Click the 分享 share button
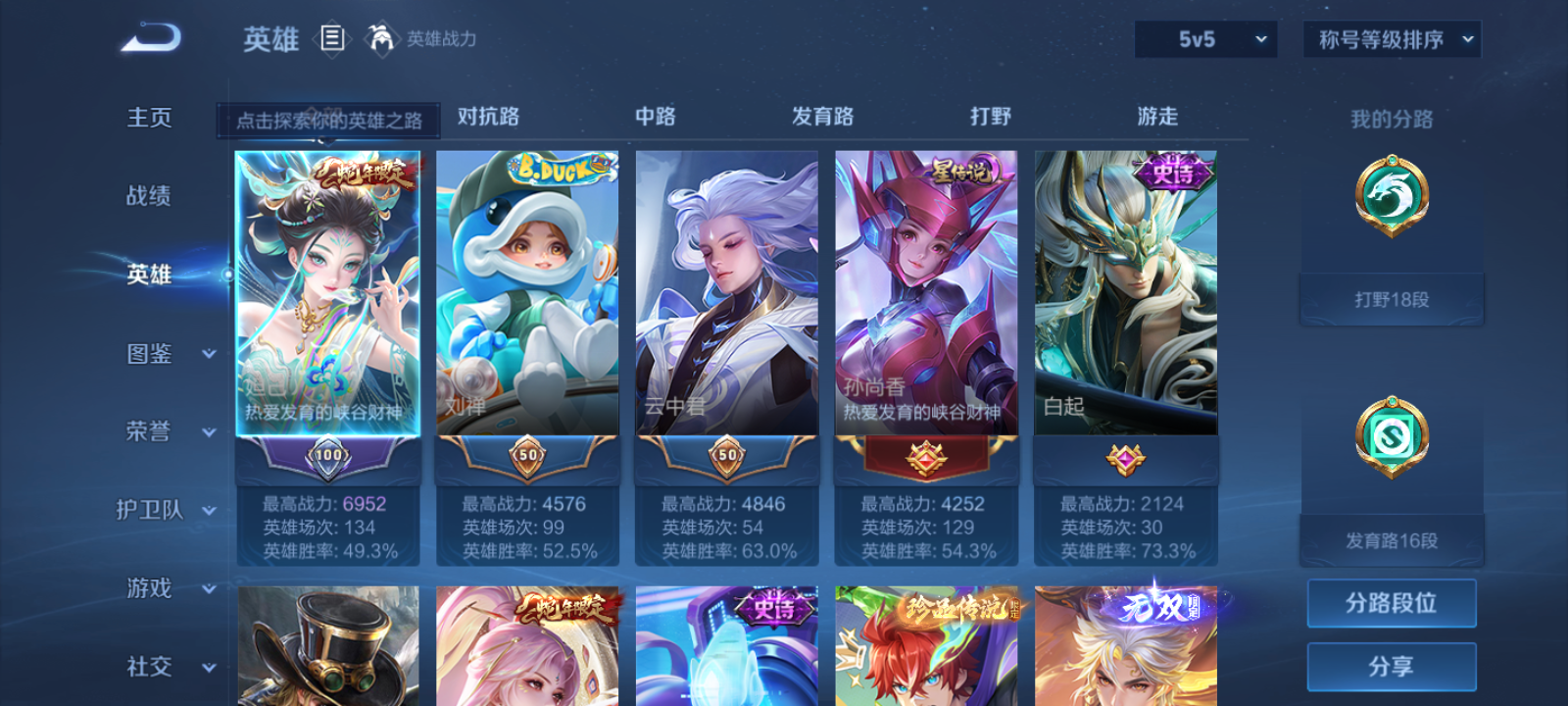Image resolution: width=1568 pixels, height=706 pixels. (1392, 665)
